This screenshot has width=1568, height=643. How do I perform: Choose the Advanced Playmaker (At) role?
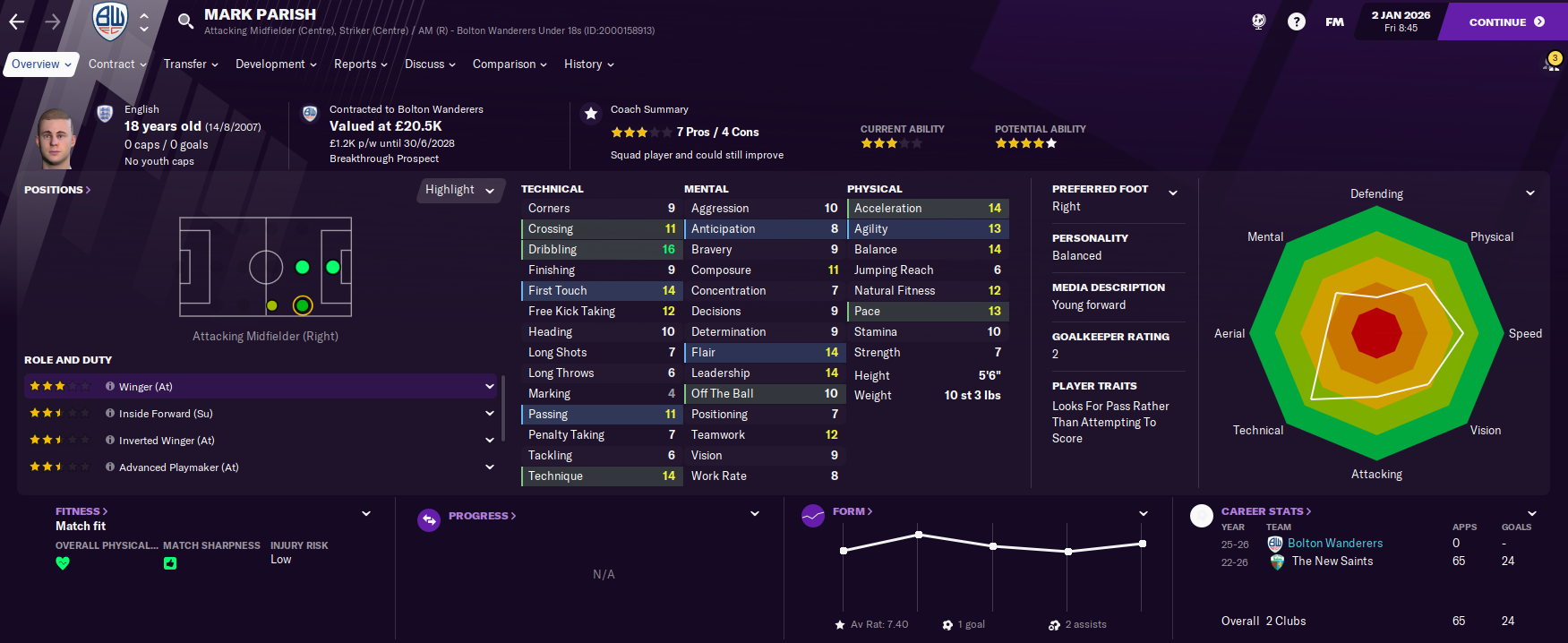click(260, 467)
